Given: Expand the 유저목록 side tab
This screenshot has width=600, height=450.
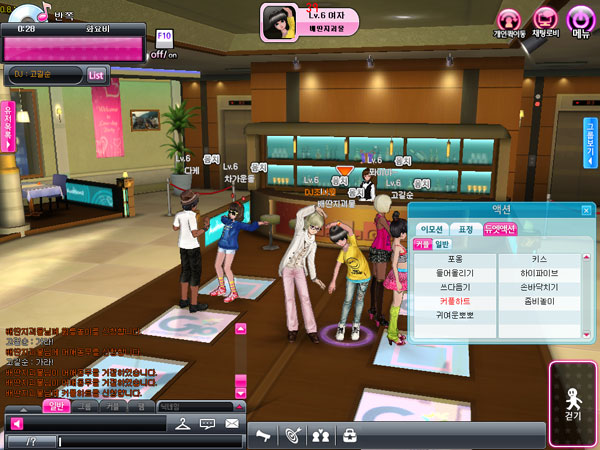Looking at the screenshot, I should [x=8, y=122].
